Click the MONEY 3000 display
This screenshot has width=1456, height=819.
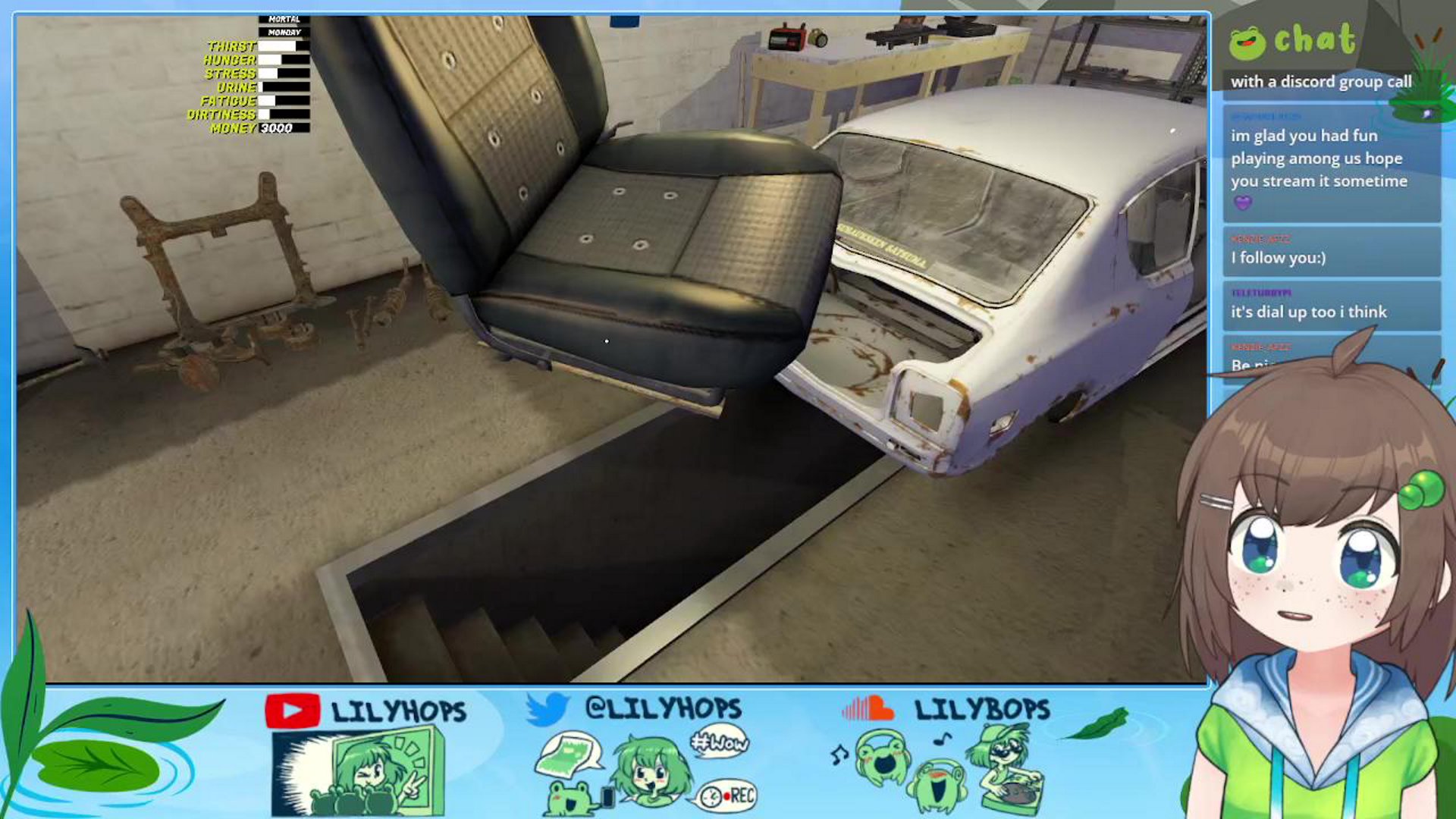(281, 129)
